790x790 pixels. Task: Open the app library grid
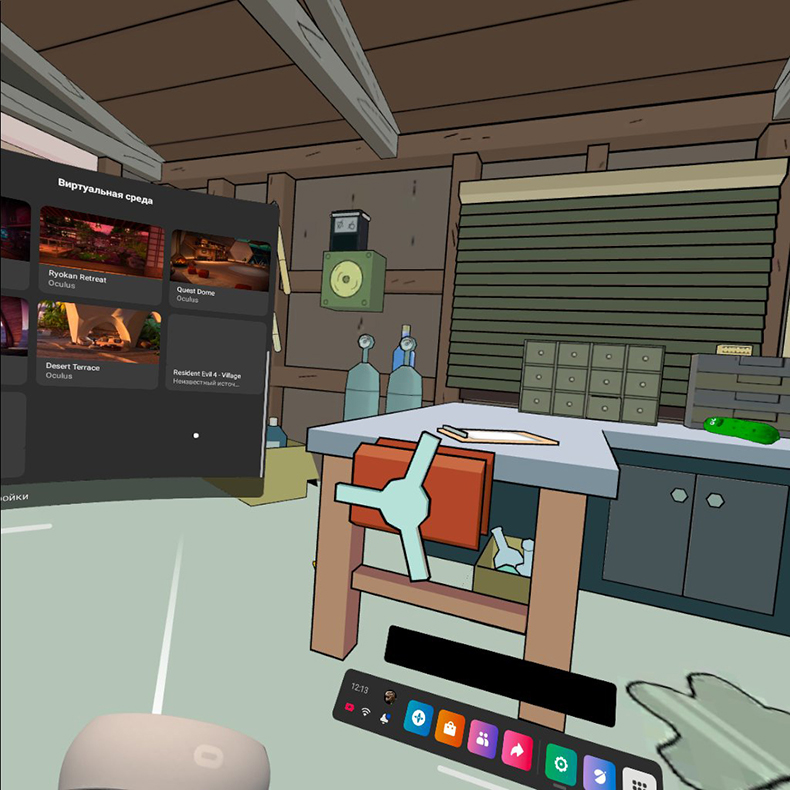pos(636,781)
